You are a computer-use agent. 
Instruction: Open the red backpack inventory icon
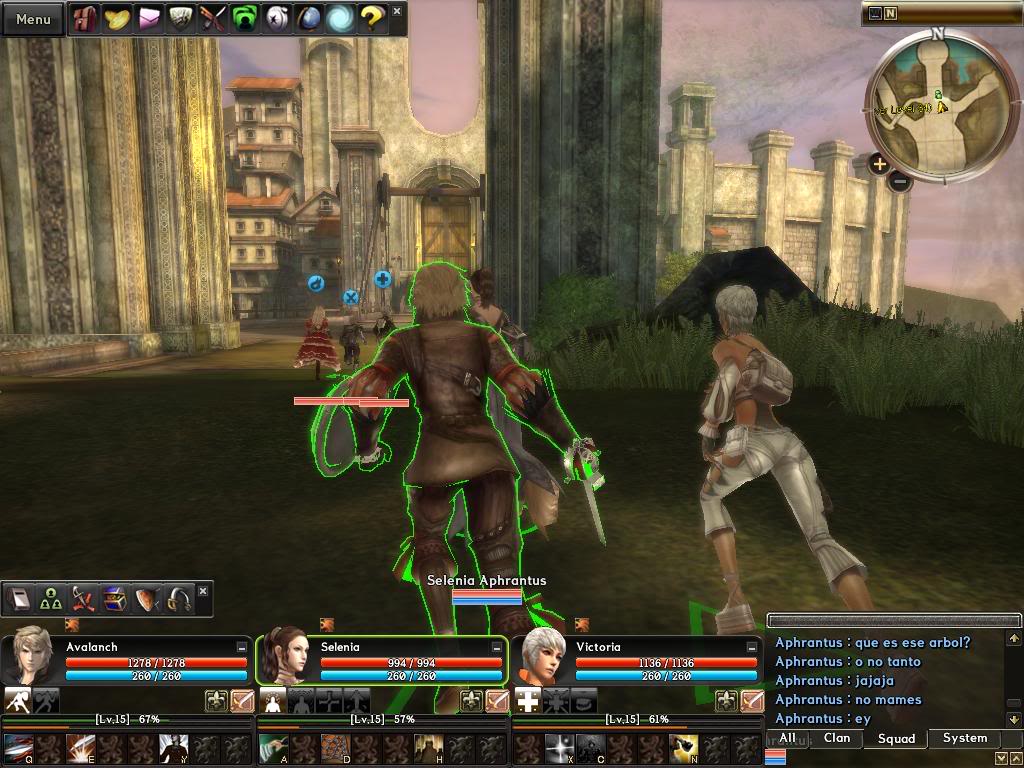coord(85,19)
